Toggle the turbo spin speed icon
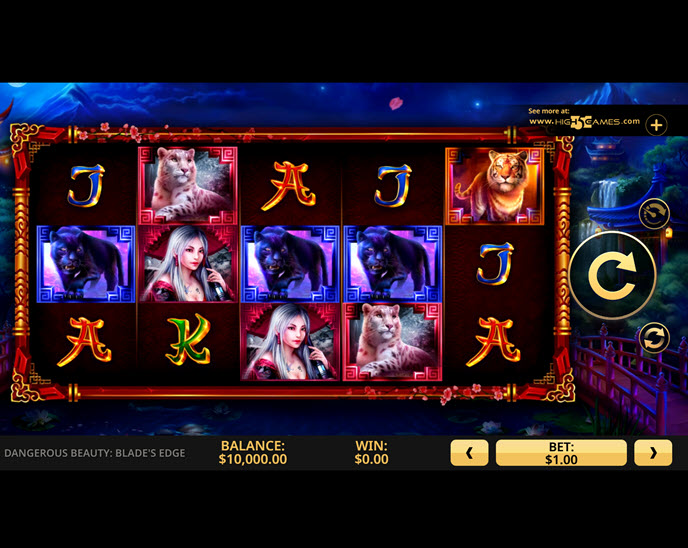The height and width of the screenshot is (548, 688). pos(653,213)
